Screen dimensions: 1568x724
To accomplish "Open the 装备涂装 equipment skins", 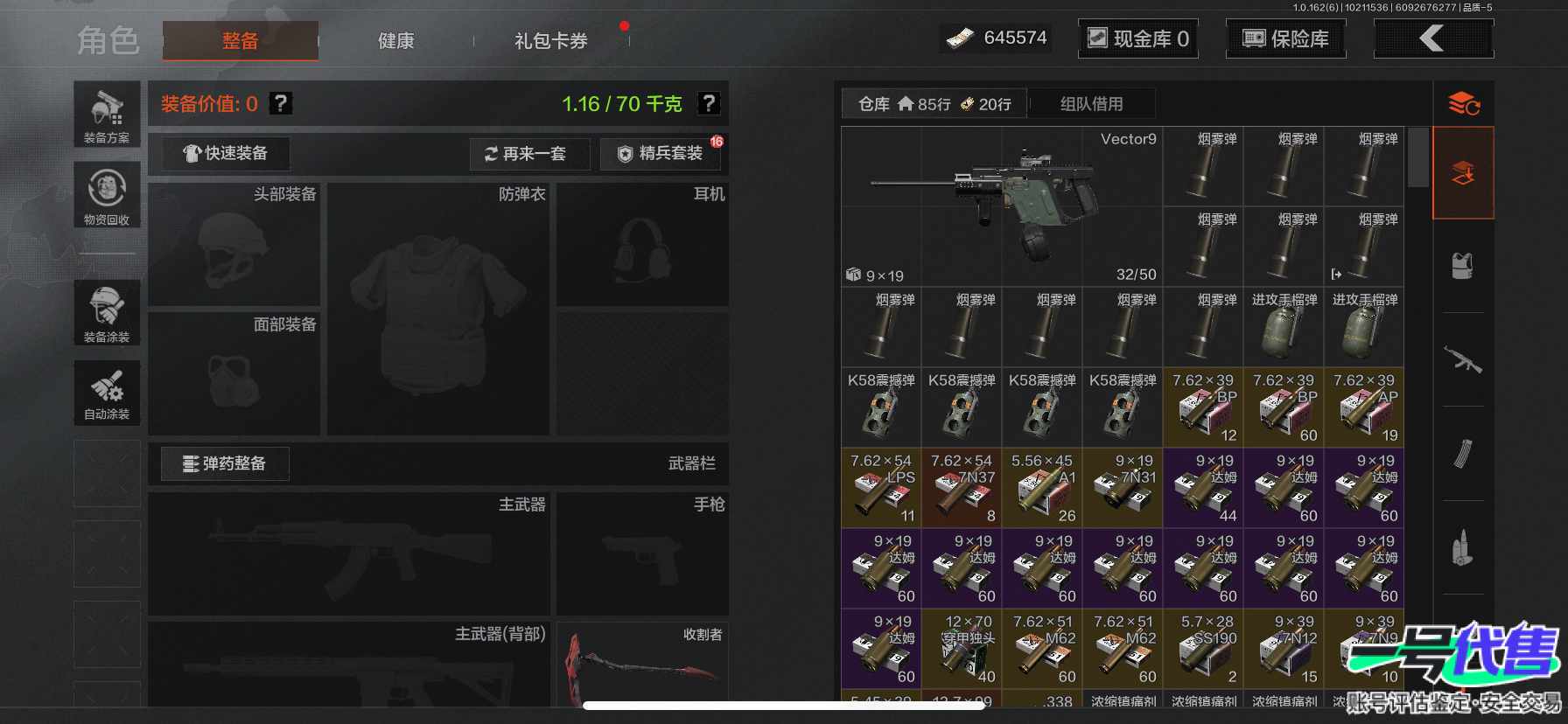I will pos(107,312).
